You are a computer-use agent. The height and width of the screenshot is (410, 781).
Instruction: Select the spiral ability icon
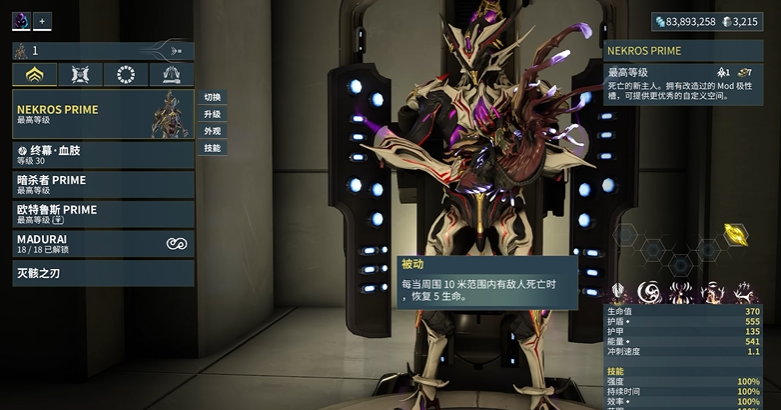649,291
